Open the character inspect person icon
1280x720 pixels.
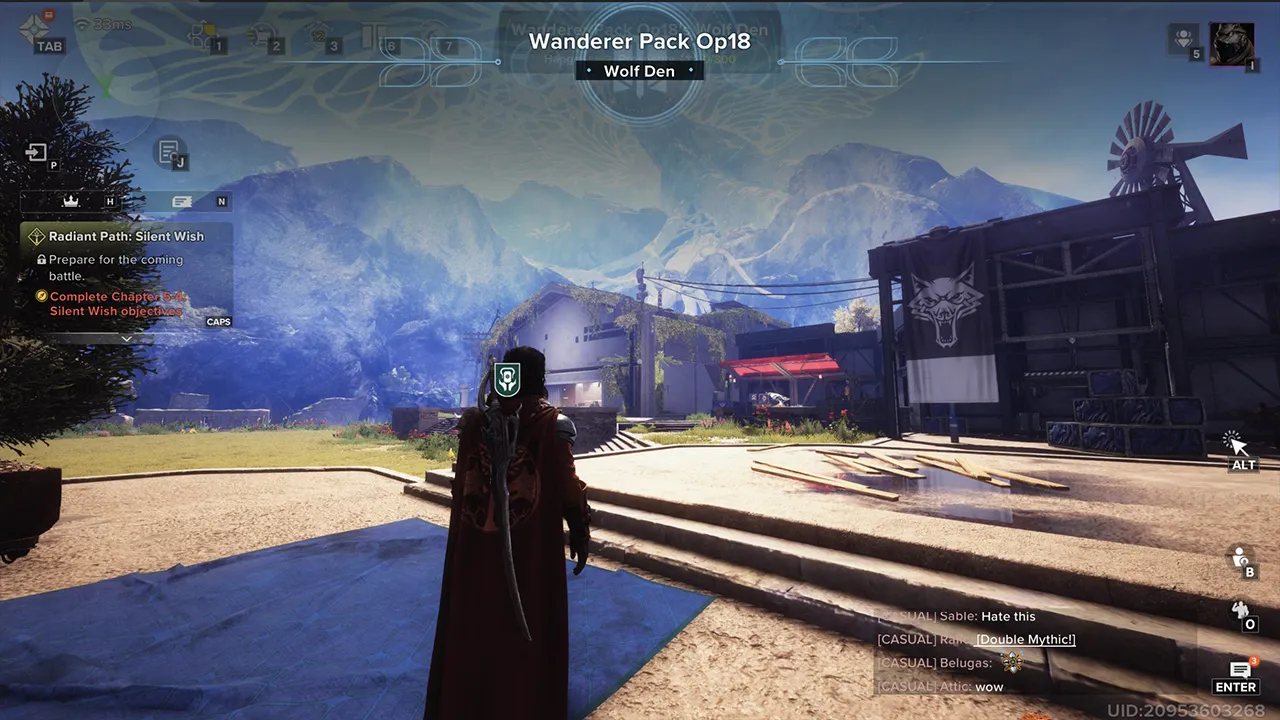[1240, 558]
